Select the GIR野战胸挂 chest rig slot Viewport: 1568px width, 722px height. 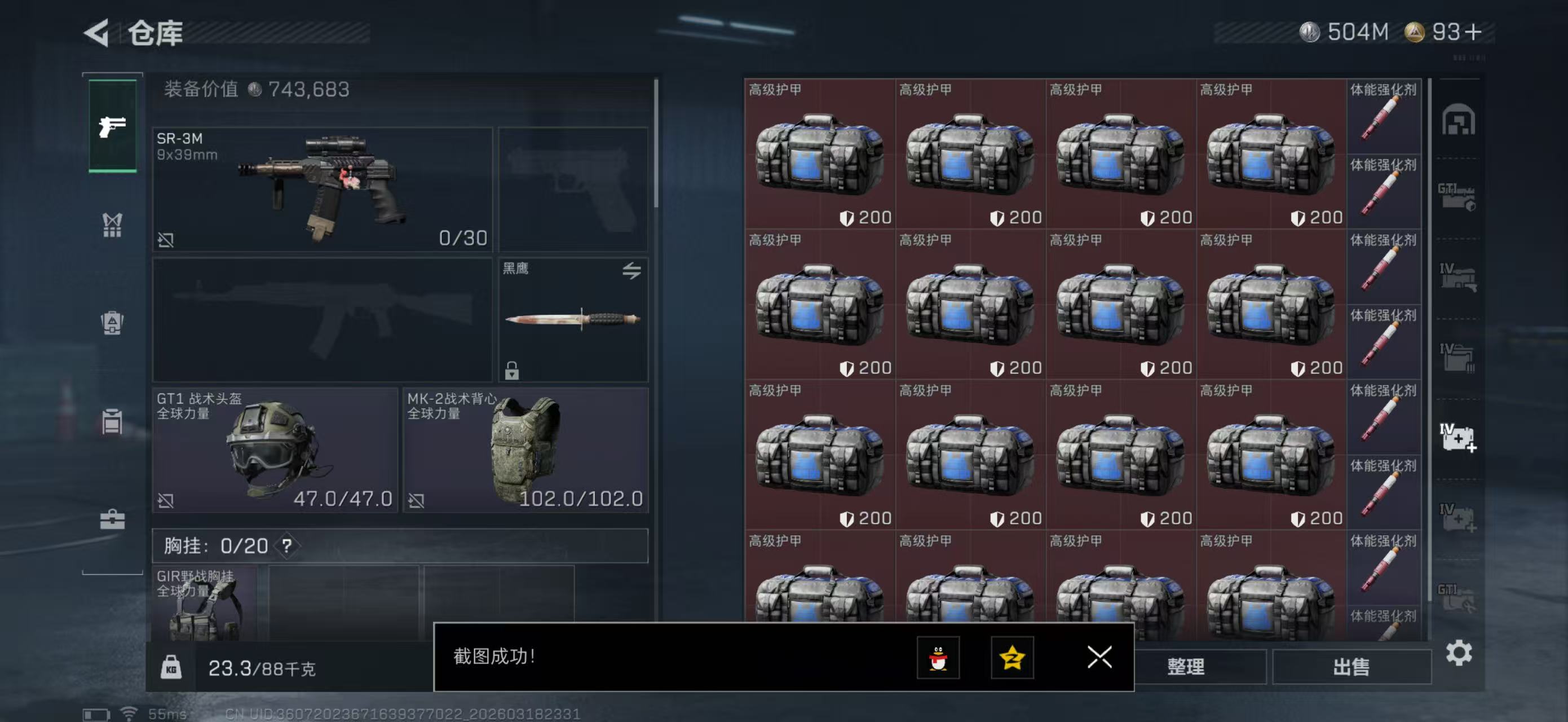204,602
